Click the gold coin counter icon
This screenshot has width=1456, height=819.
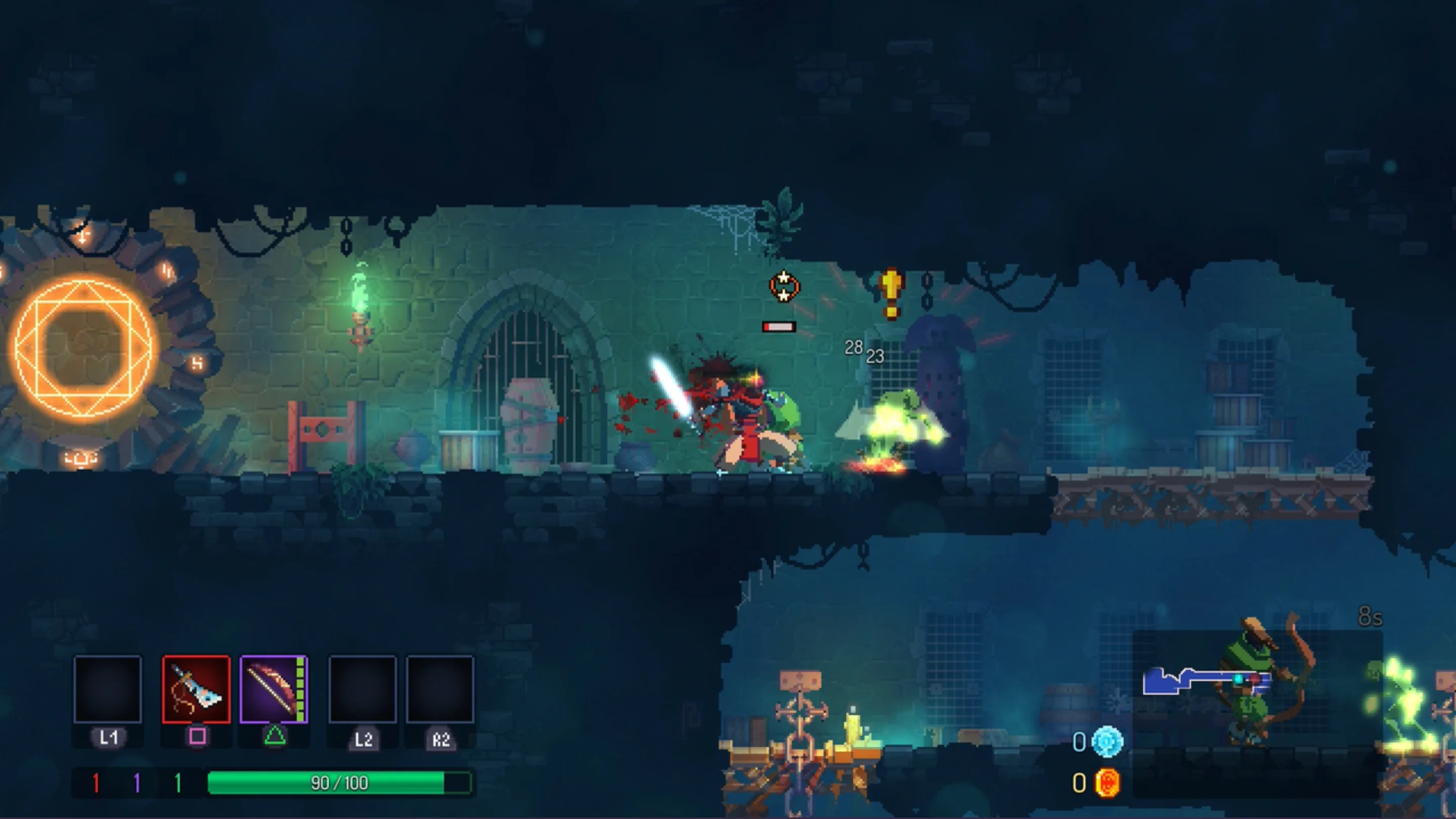pos(1107,782)
